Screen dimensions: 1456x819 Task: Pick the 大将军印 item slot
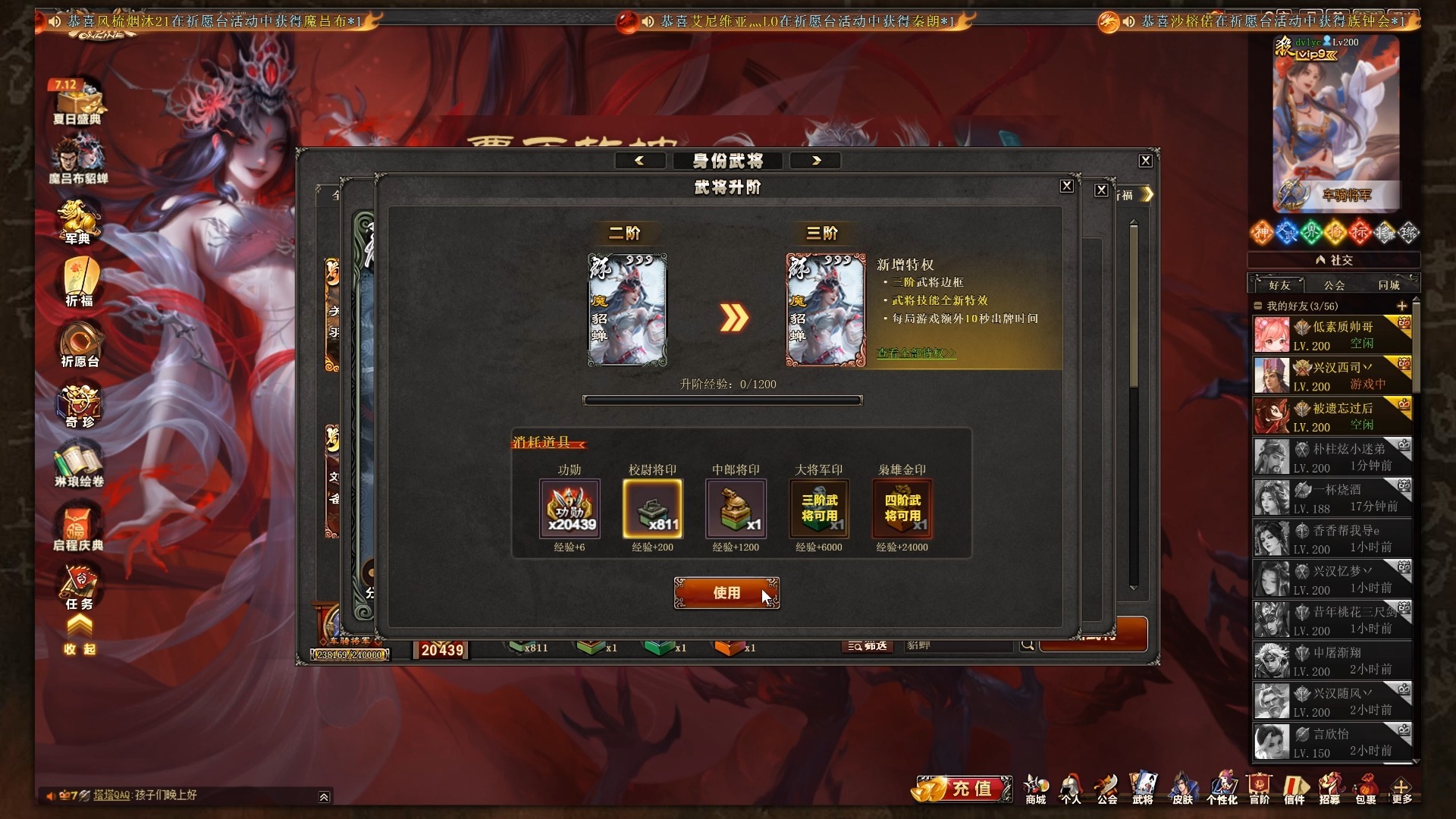pos(819,508)
